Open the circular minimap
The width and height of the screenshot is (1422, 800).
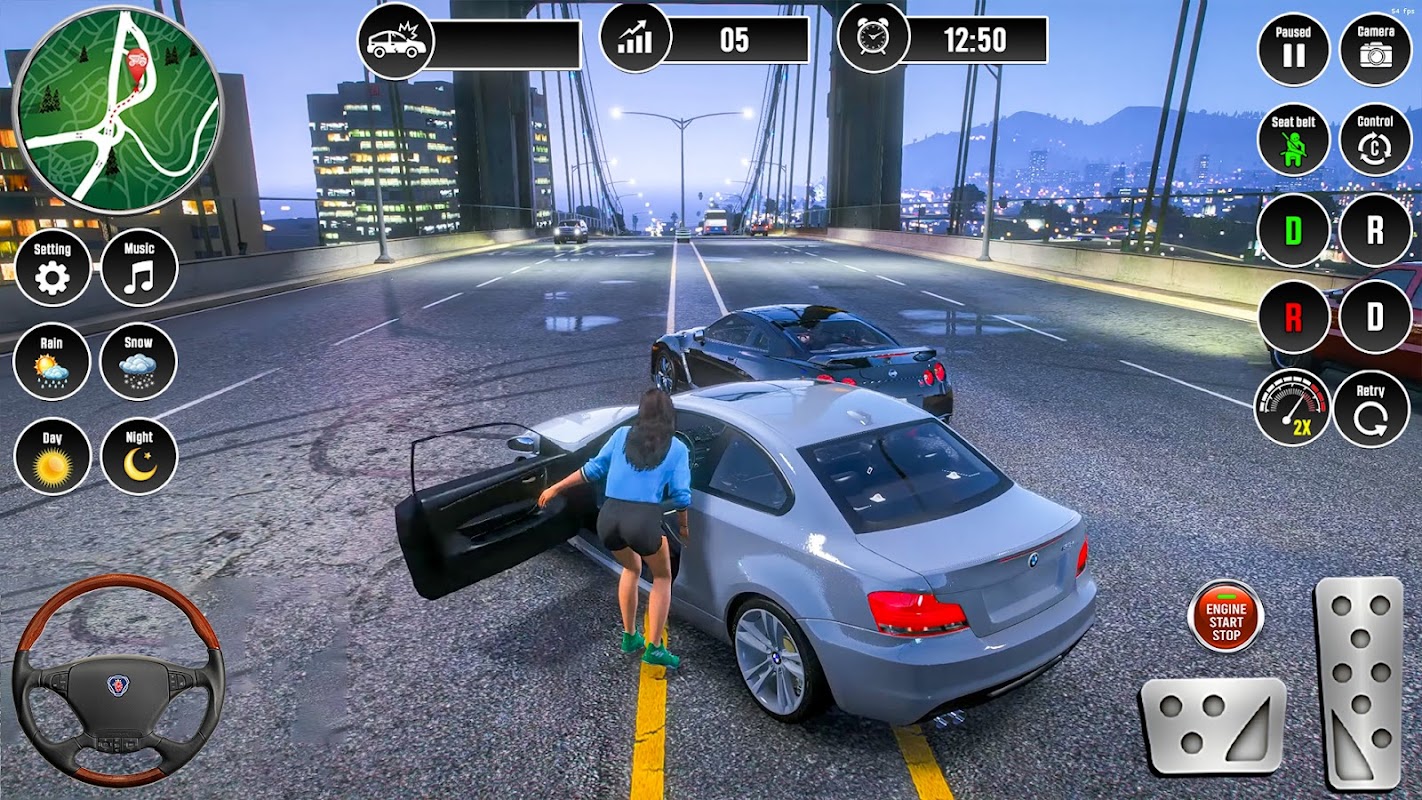(x=118, y=110)
